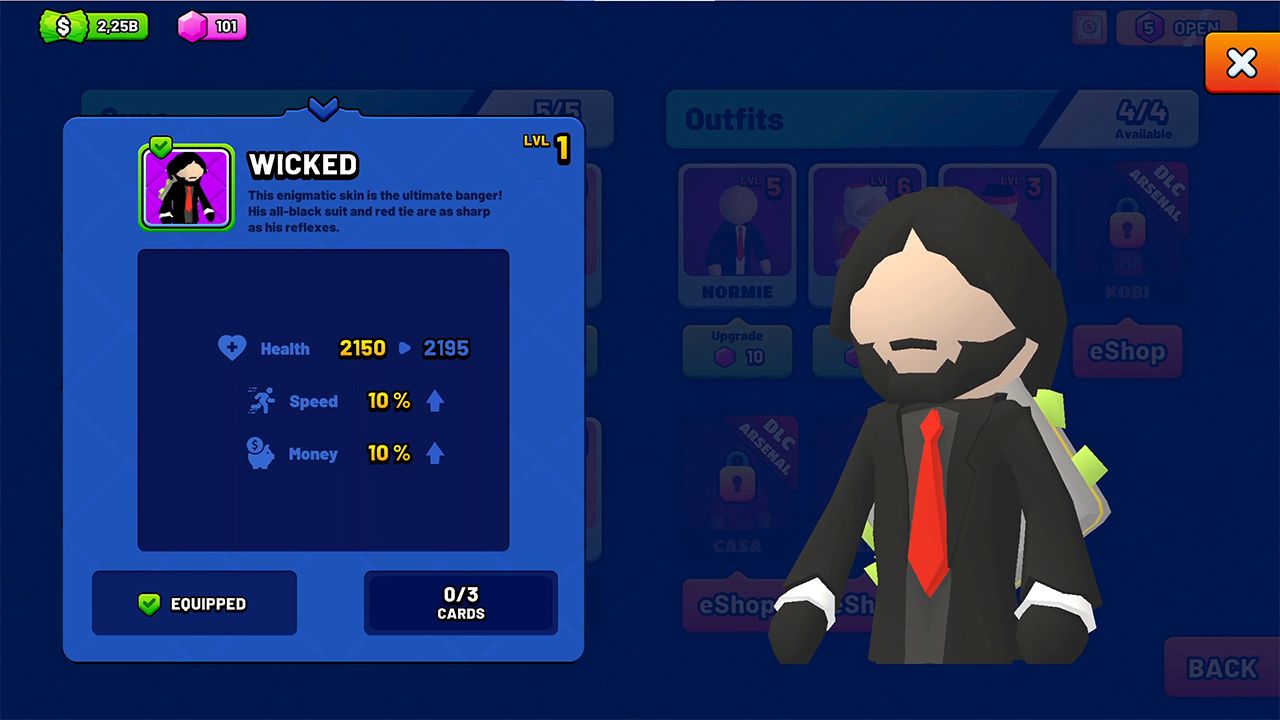The height and width of the screenshot is (720, 1280).
Task: Toggle the EQUIPPED state for the Wicked skin
Action: [193, 603]
